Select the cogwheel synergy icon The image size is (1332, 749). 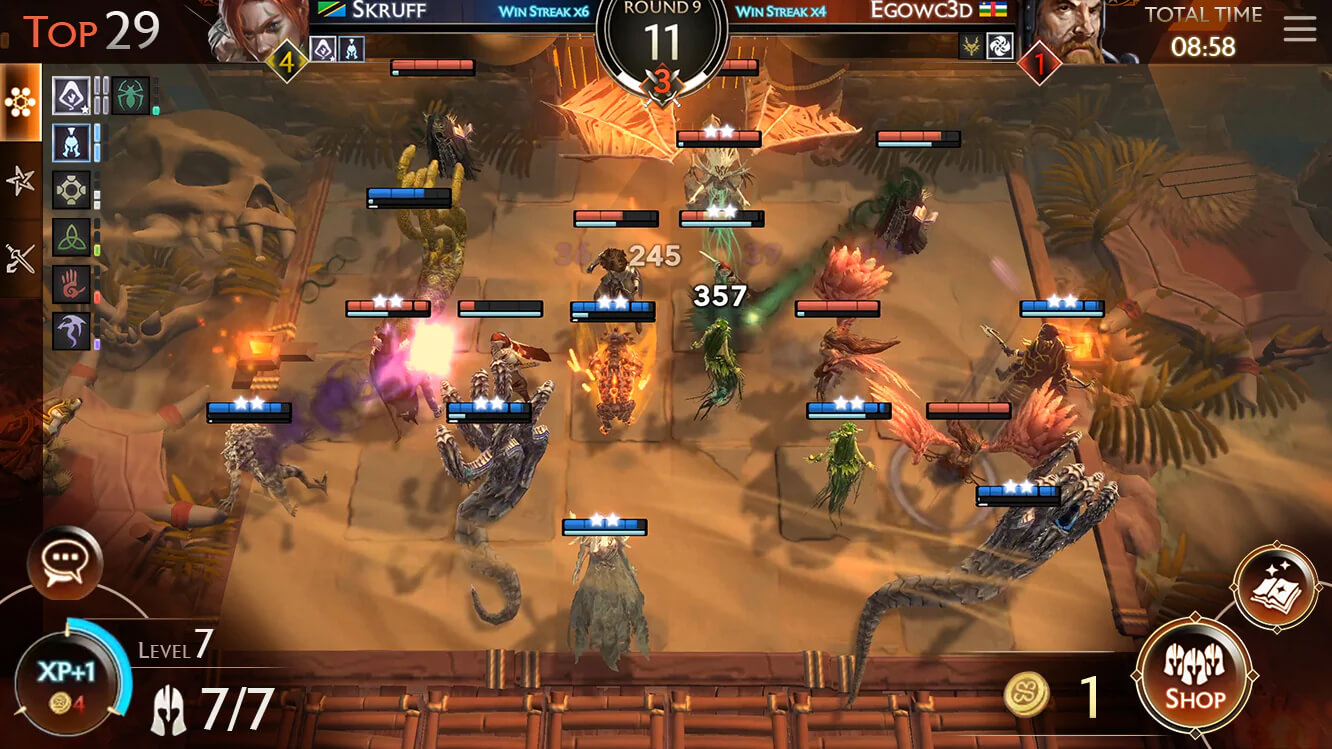tap(72, 190)
